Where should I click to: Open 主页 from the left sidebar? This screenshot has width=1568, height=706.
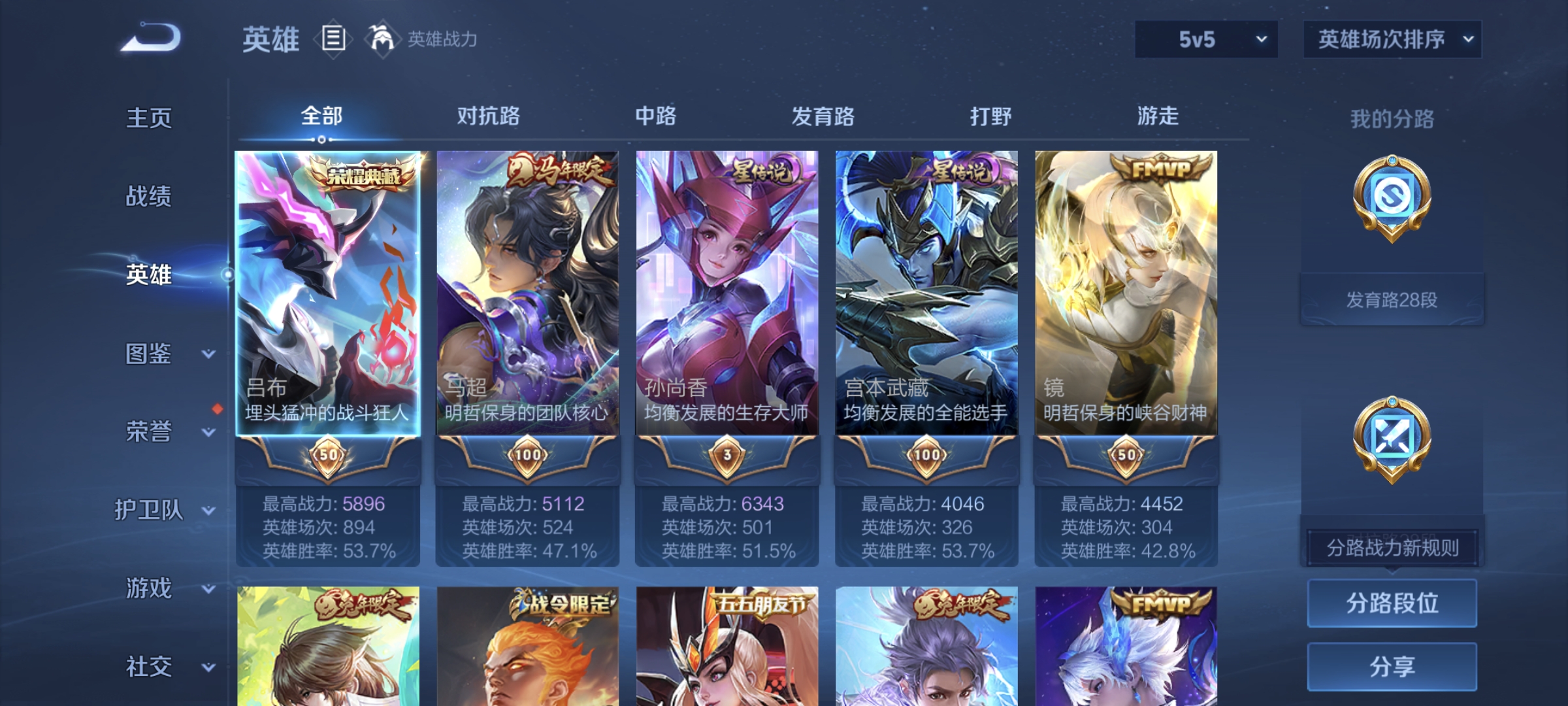click(x=149, y=118)
